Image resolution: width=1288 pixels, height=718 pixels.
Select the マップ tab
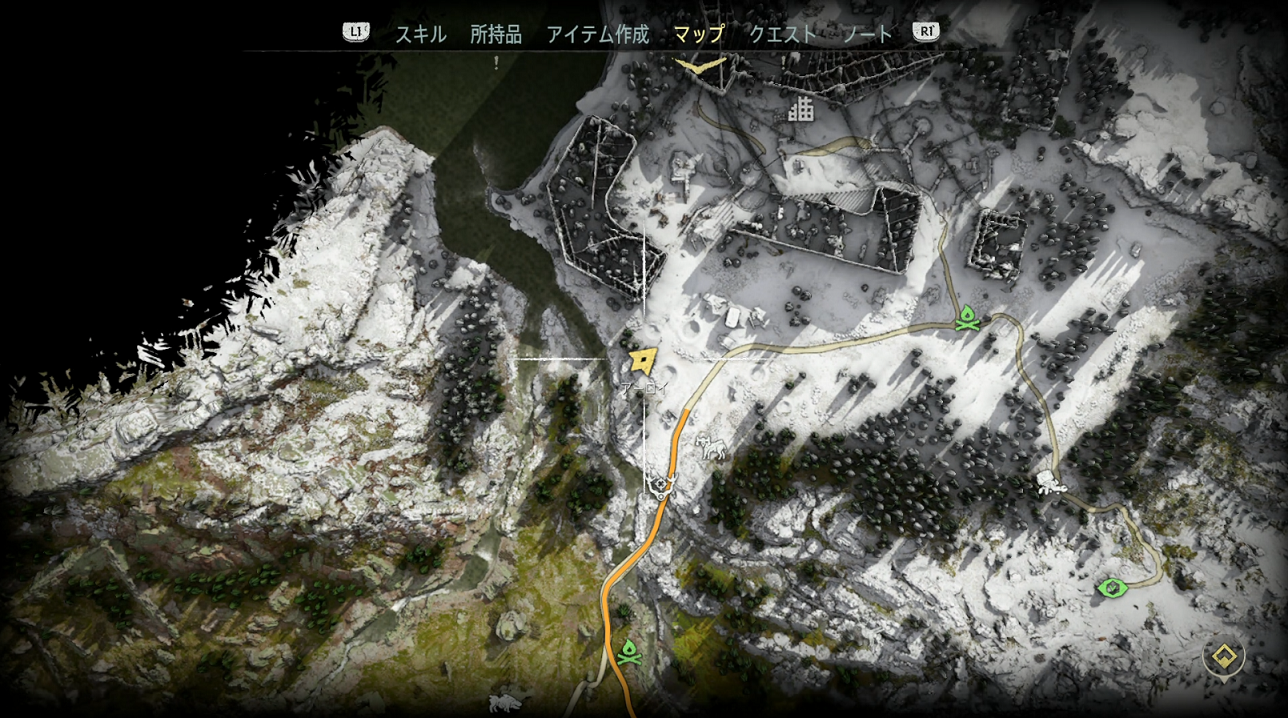tap(698, 34)
